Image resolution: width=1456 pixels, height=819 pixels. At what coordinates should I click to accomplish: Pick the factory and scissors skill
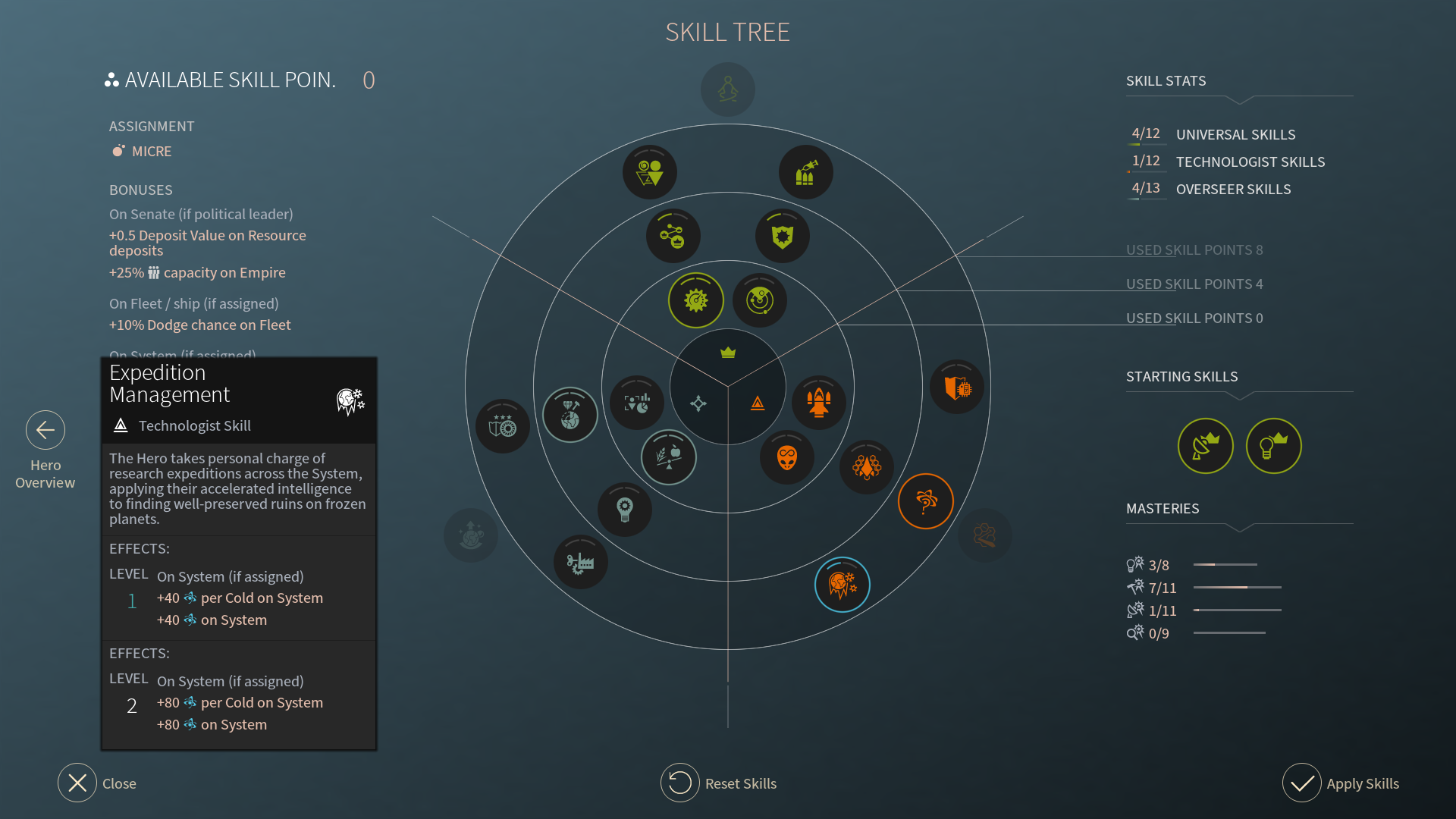point(580,563)
